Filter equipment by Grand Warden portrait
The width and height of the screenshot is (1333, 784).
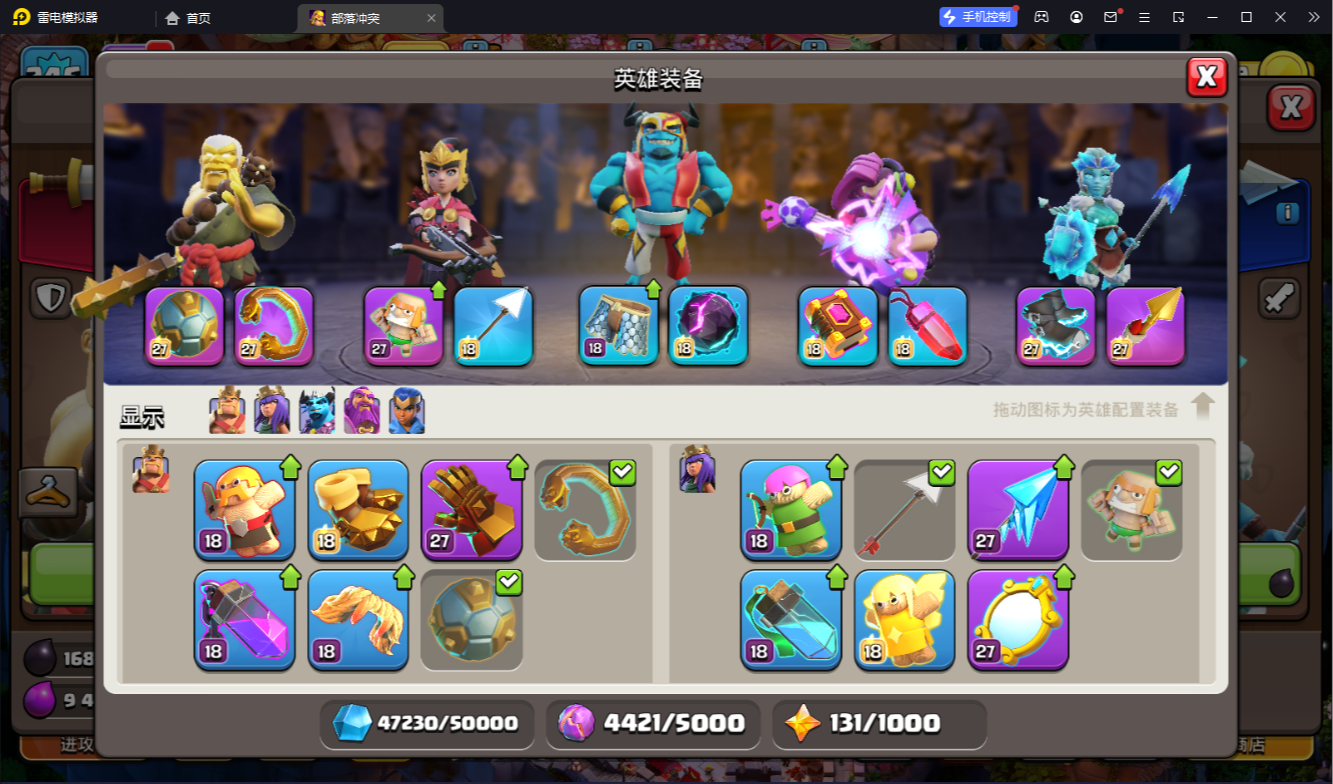pyautogui.click(x=362, y=410)
